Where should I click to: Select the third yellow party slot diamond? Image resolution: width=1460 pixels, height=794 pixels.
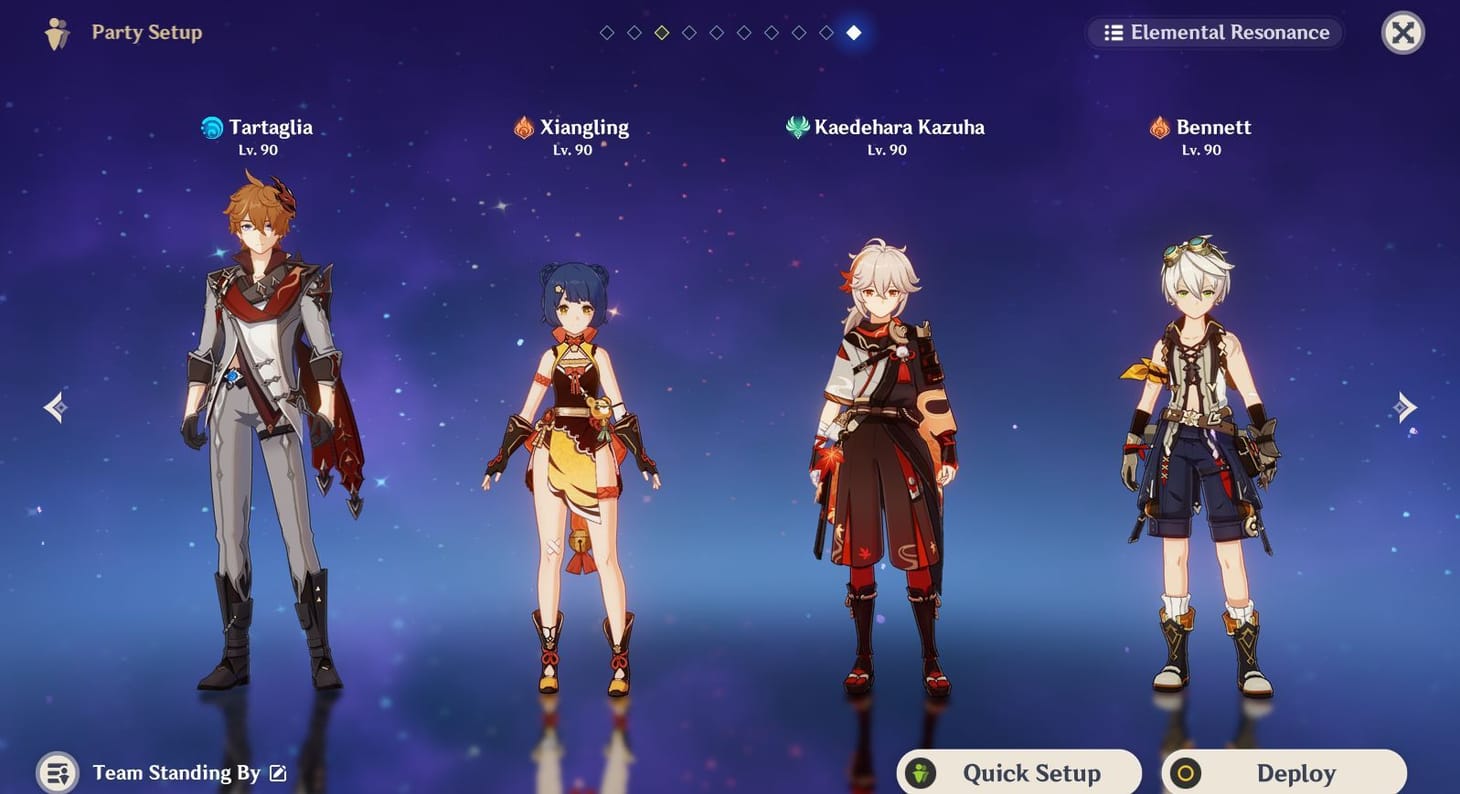tap(661, 31)
